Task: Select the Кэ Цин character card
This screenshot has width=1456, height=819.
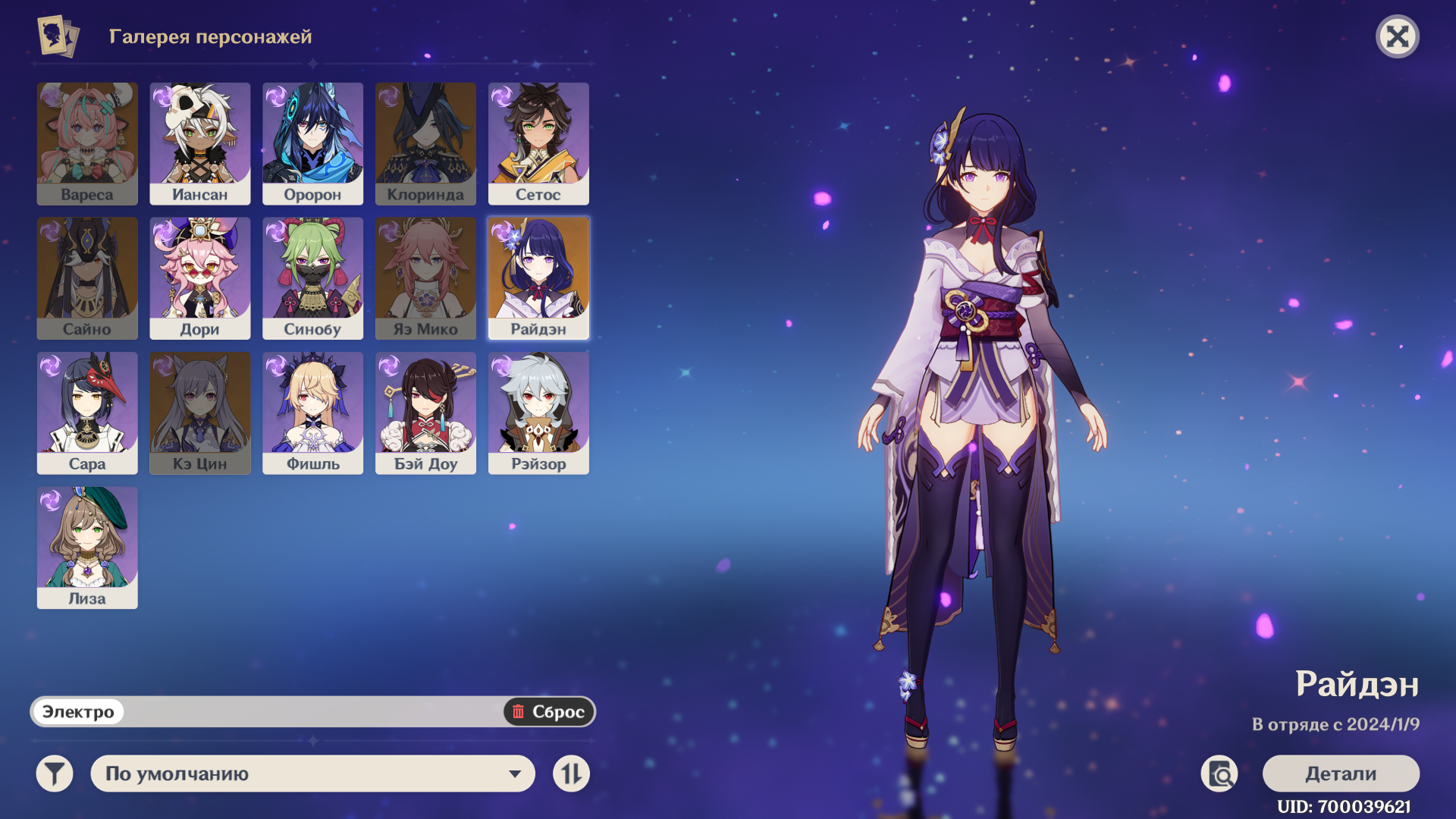Action: coord(199,413)
